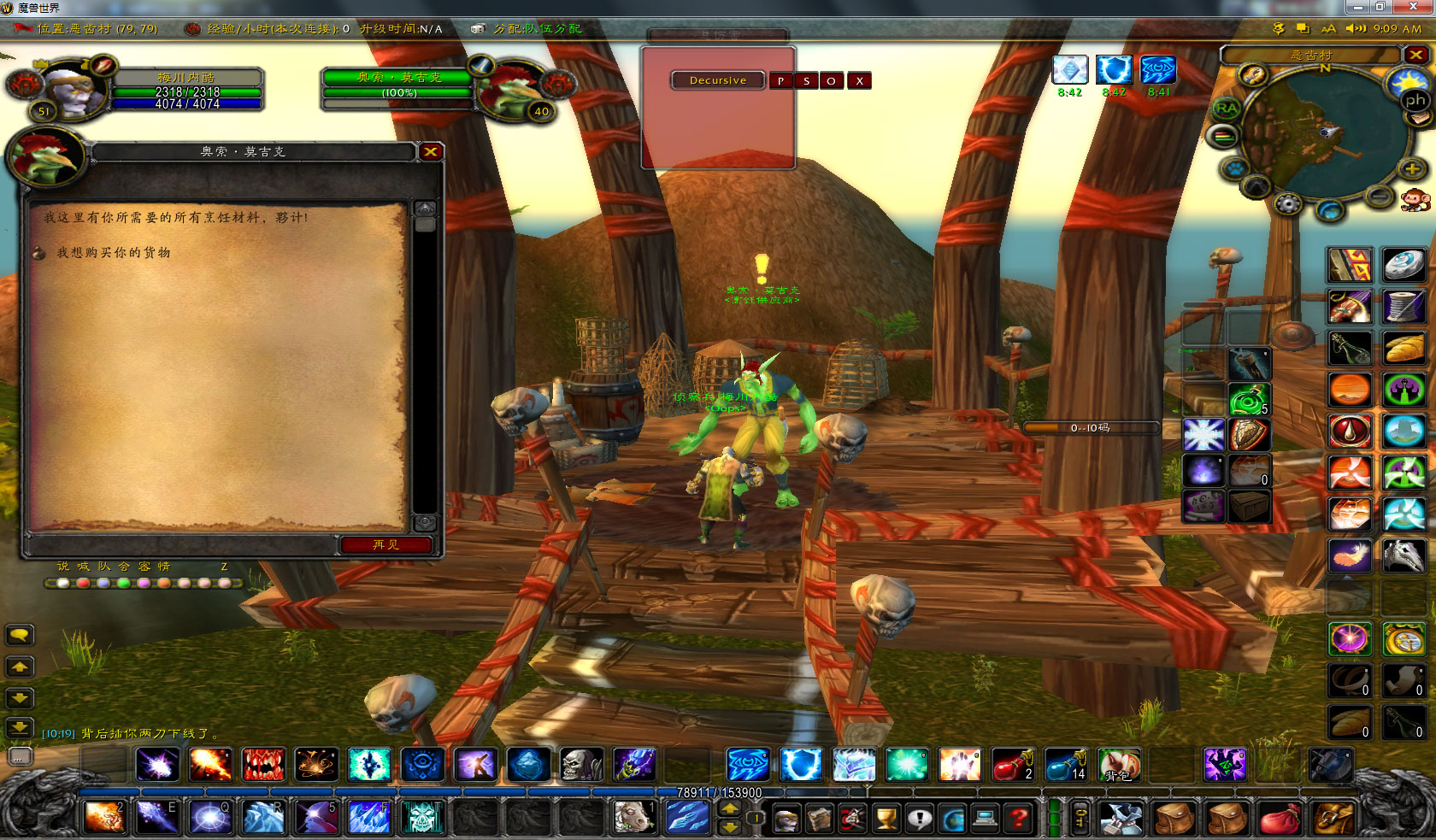The width and height of the screenshot is (1436, 840).
Task: Choose the dialogue option to buy goods
Action: pos(114,253)
